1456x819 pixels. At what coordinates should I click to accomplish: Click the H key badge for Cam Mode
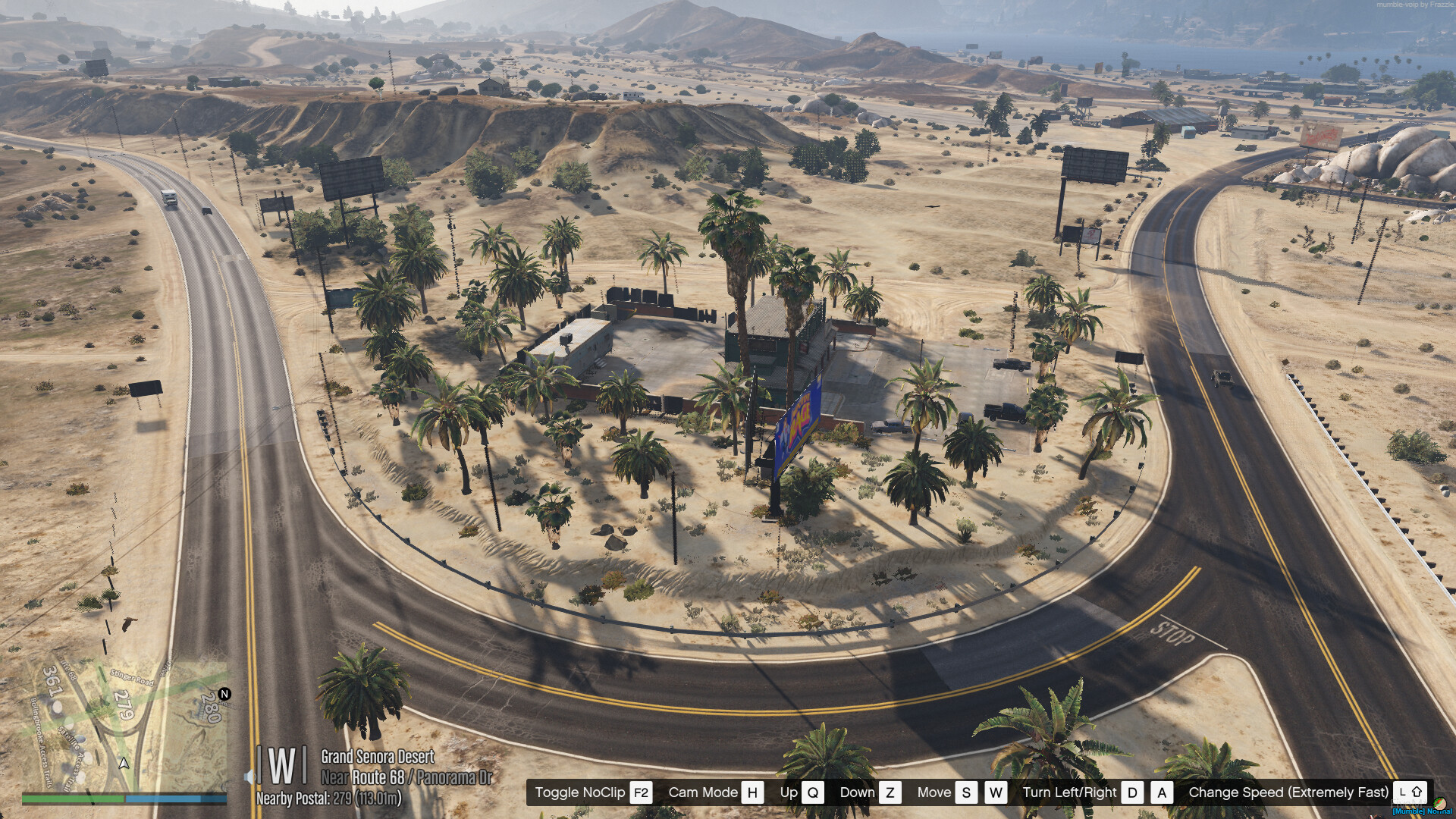click(x=752, y=792)
